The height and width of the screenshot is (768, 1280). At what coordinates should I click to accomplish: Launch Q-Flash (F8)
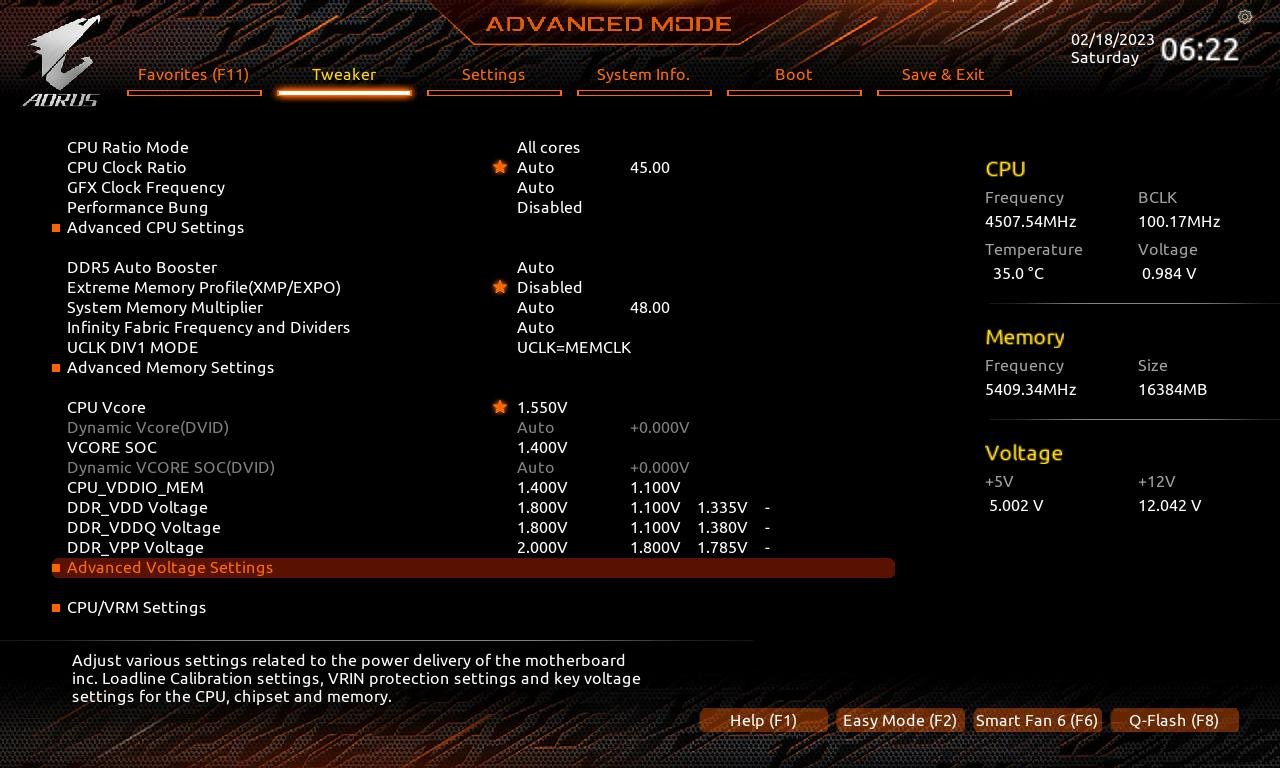tap(1174, 720)
